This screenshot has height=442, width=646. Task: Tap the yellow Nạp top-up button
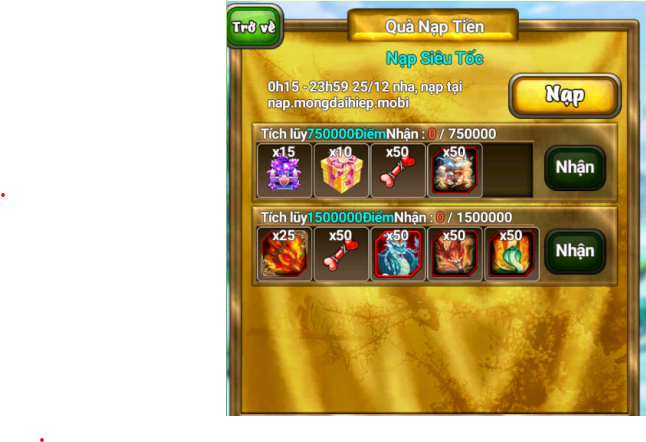point(564,95)
